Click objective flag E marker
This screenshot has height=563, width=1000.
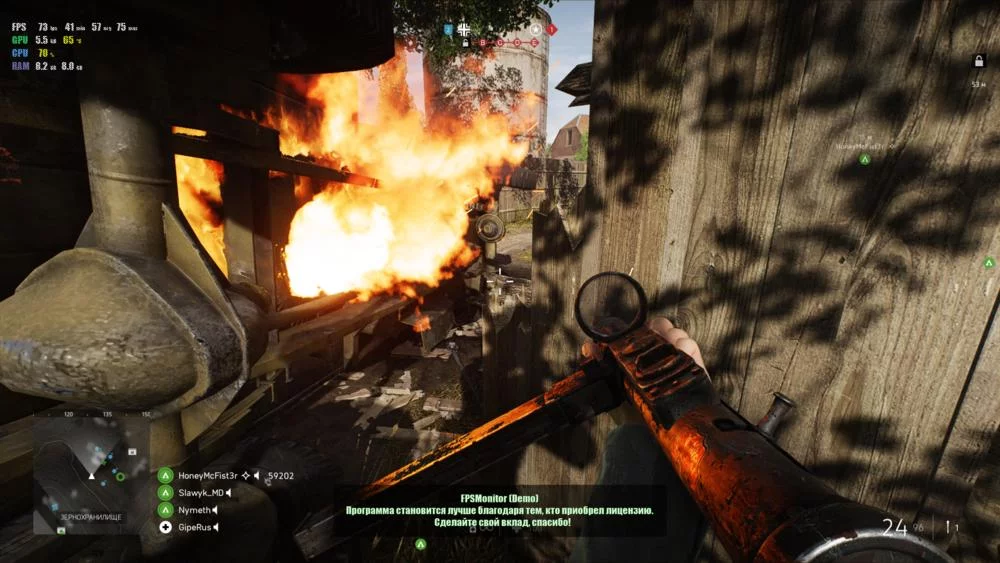pyautogui.click(x=534, y=43)
